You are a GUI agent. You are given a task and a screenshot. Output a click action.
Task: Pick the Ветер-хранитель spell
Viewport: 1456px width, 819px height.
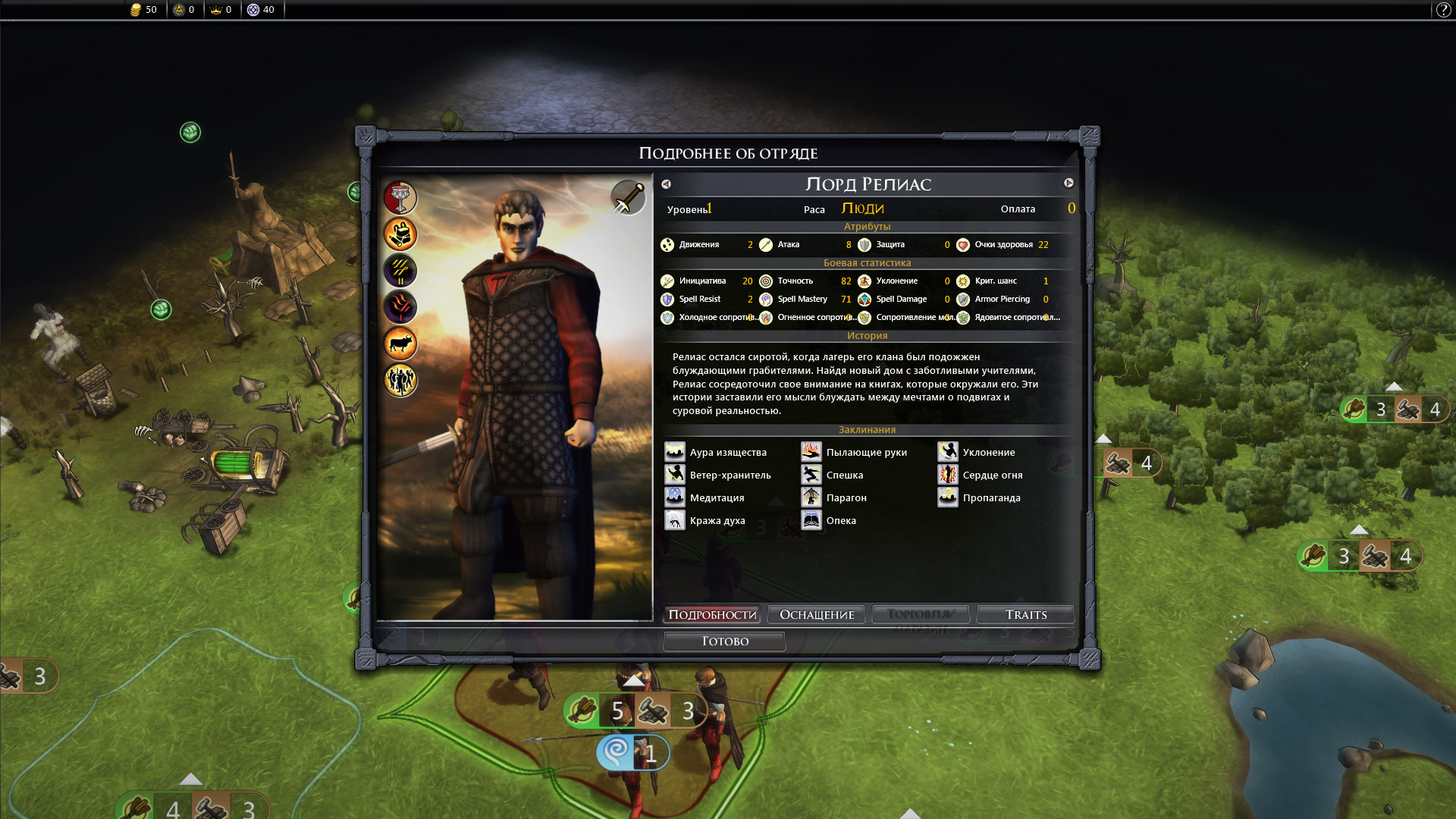[719, 475]
